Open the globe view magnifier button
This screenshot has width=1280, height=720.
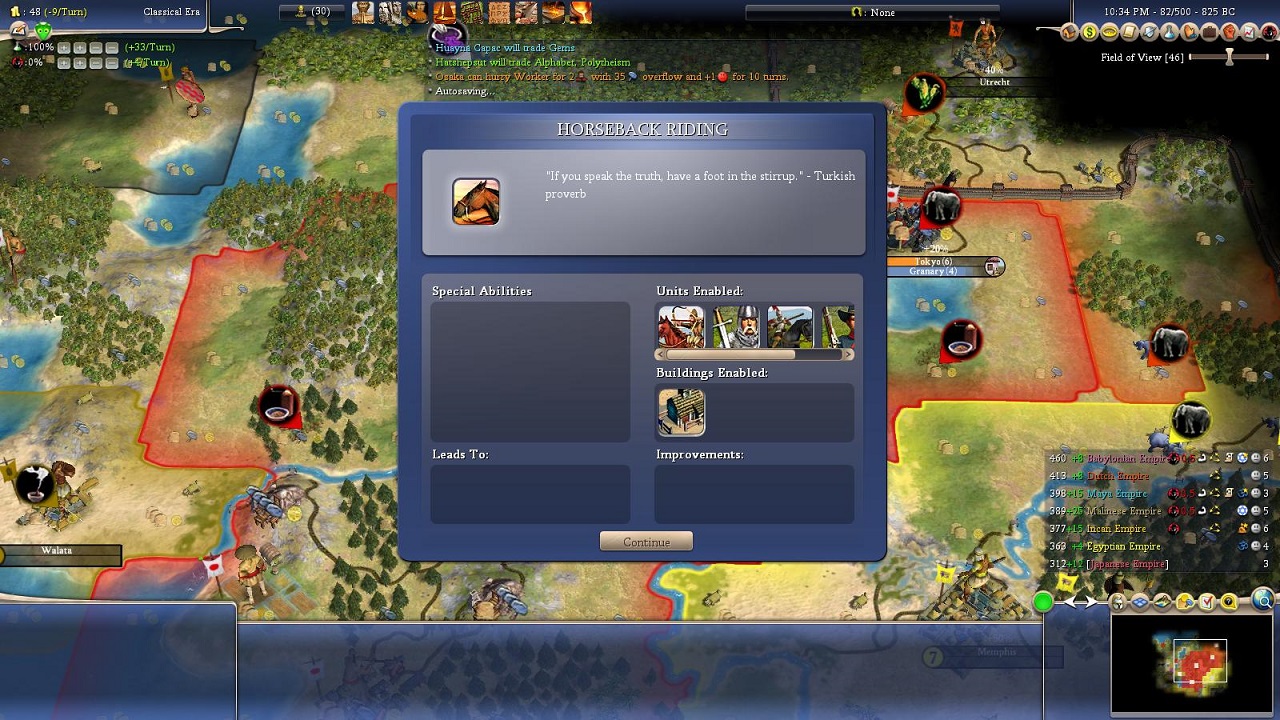tap(1263, 601)
